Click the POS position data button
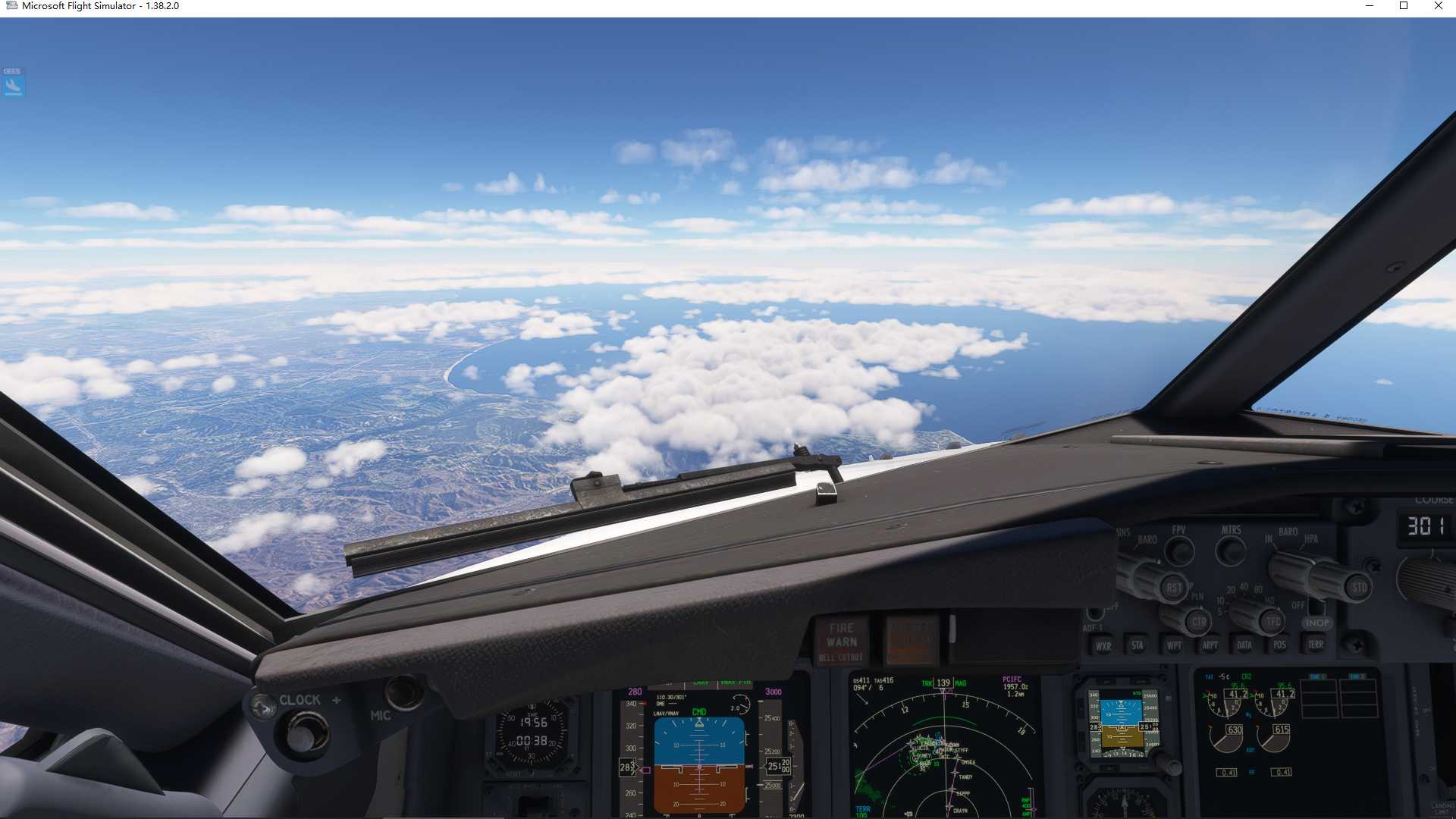1456x819 pixels. click(x=1279, y=646)
